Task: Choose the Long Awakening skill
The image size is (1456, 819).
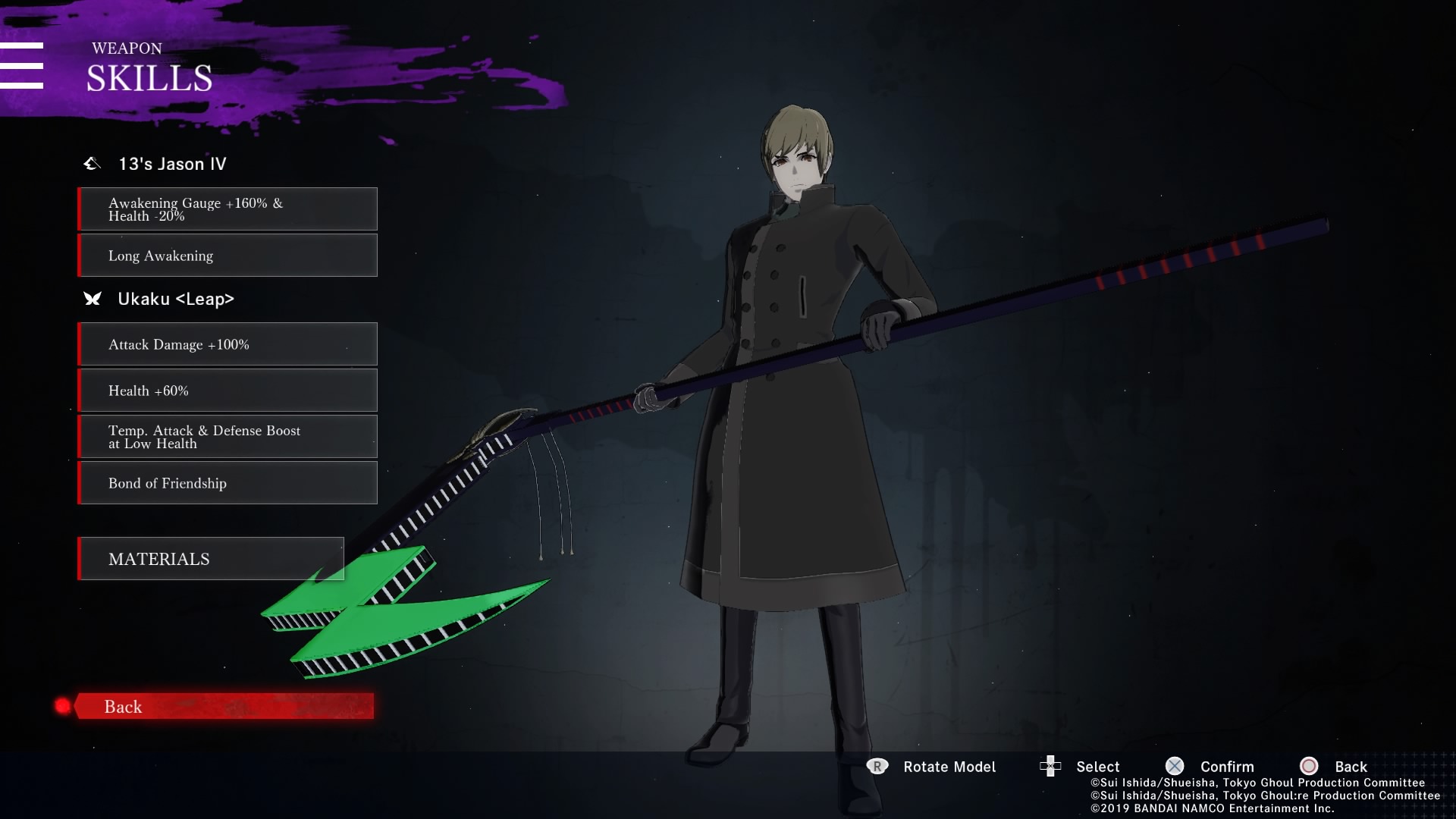Action: click(x=227, y=256)
